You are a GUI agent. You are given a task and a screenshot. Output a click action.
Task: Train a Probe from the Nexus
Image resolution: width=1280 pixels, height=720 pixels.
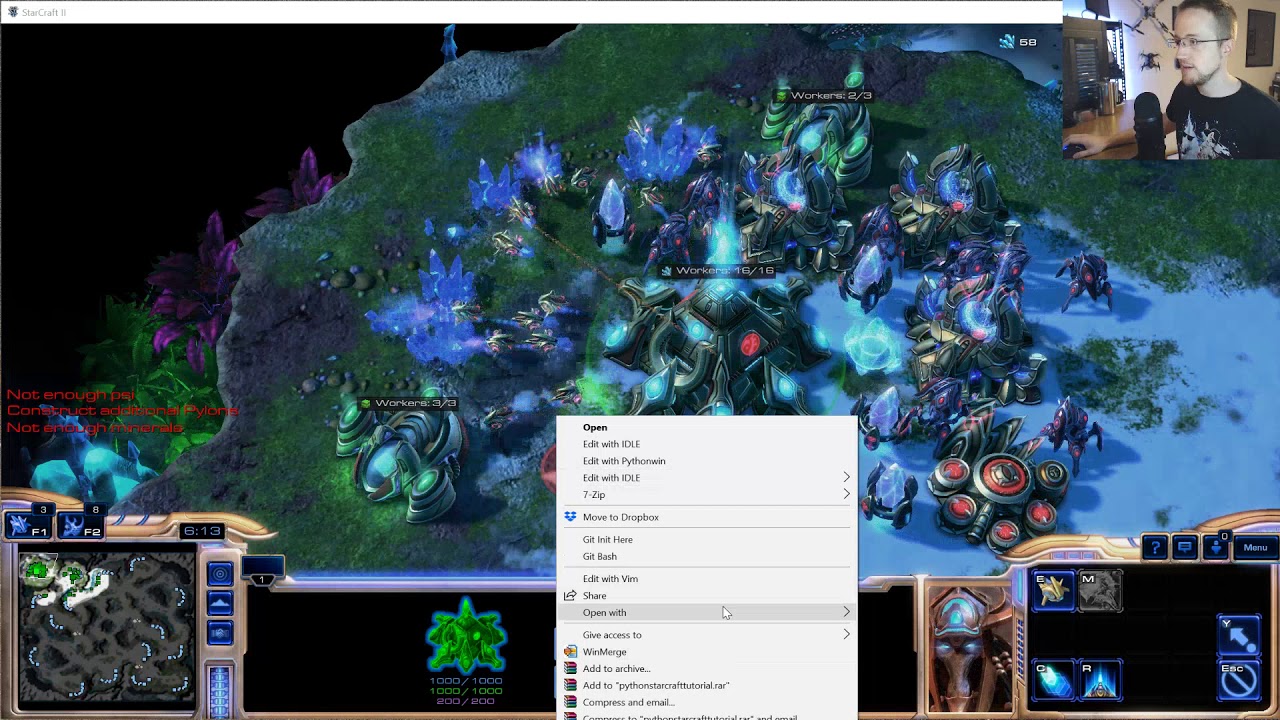[1052, 591]
